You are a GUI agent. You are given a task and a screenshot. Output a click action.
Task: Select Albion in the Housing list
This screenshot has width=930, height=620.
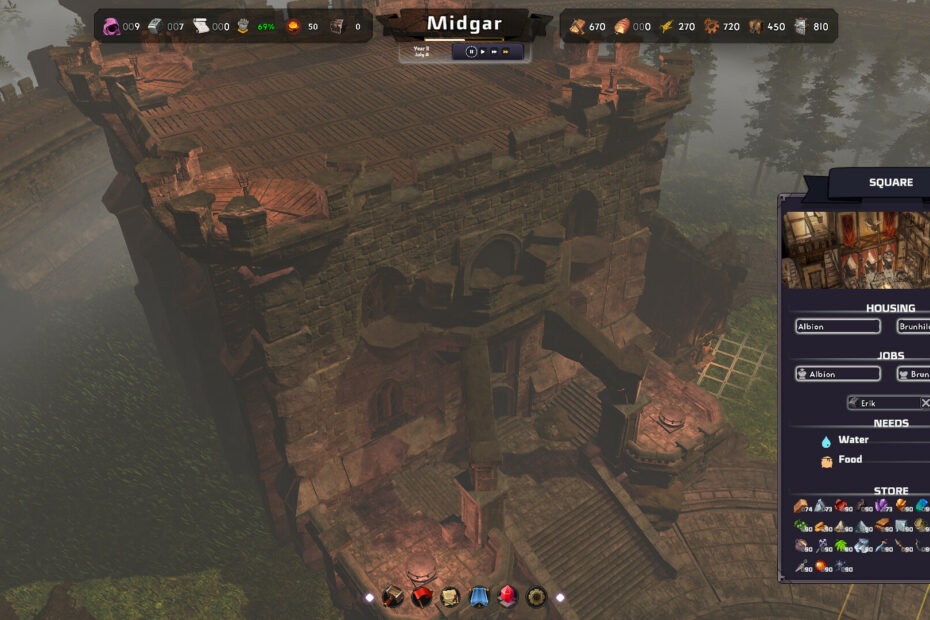click(x=838, y=326)
